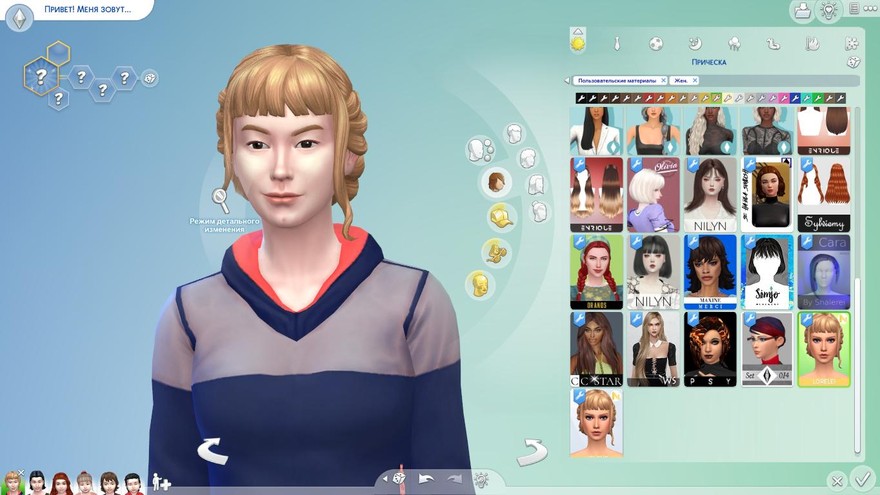Remove the 'Пользовательские материалы' filter tag
This screenshot has width=880, height=495.
point(664,80)
